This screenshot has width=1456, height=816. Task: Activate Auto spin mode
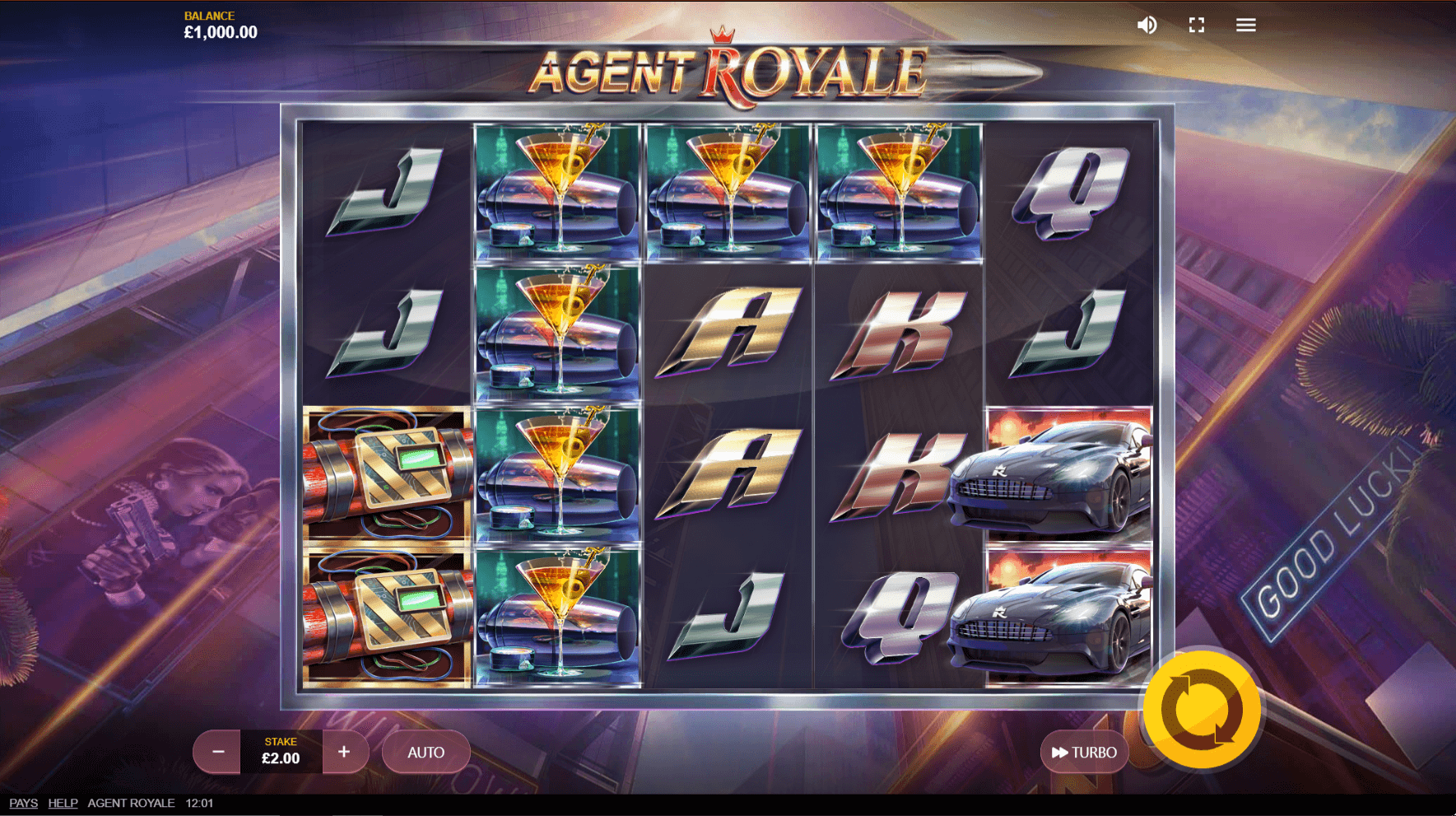(x=426, y=752)
